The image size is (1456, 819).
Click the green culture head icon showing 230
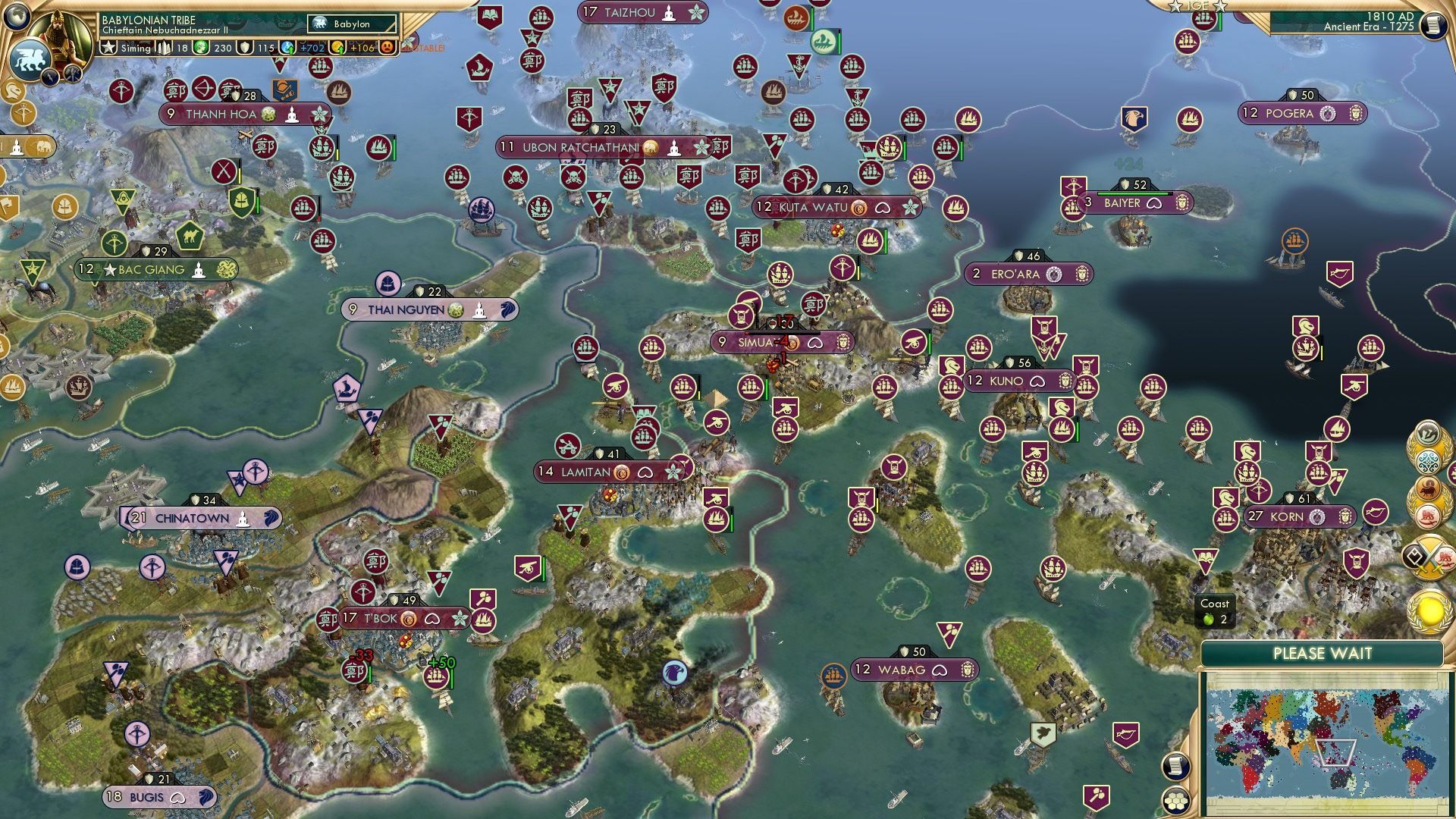pyautogui.click(x=202, y=49)
